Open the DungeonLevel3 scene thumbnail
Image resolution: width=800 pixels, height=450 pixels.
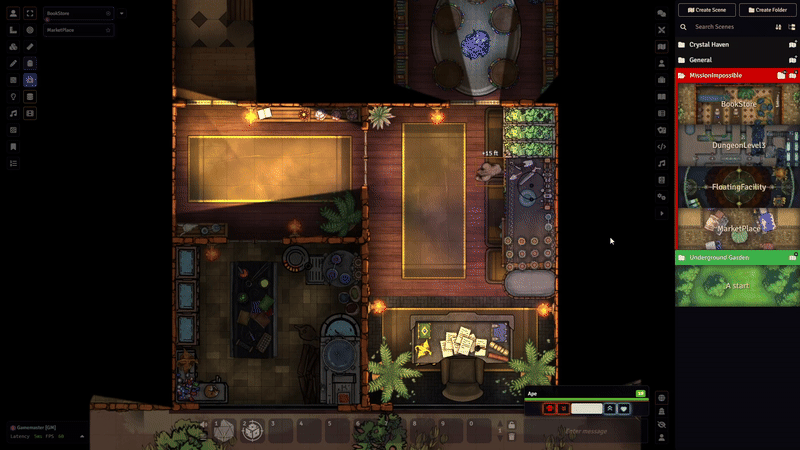[738, 145]
